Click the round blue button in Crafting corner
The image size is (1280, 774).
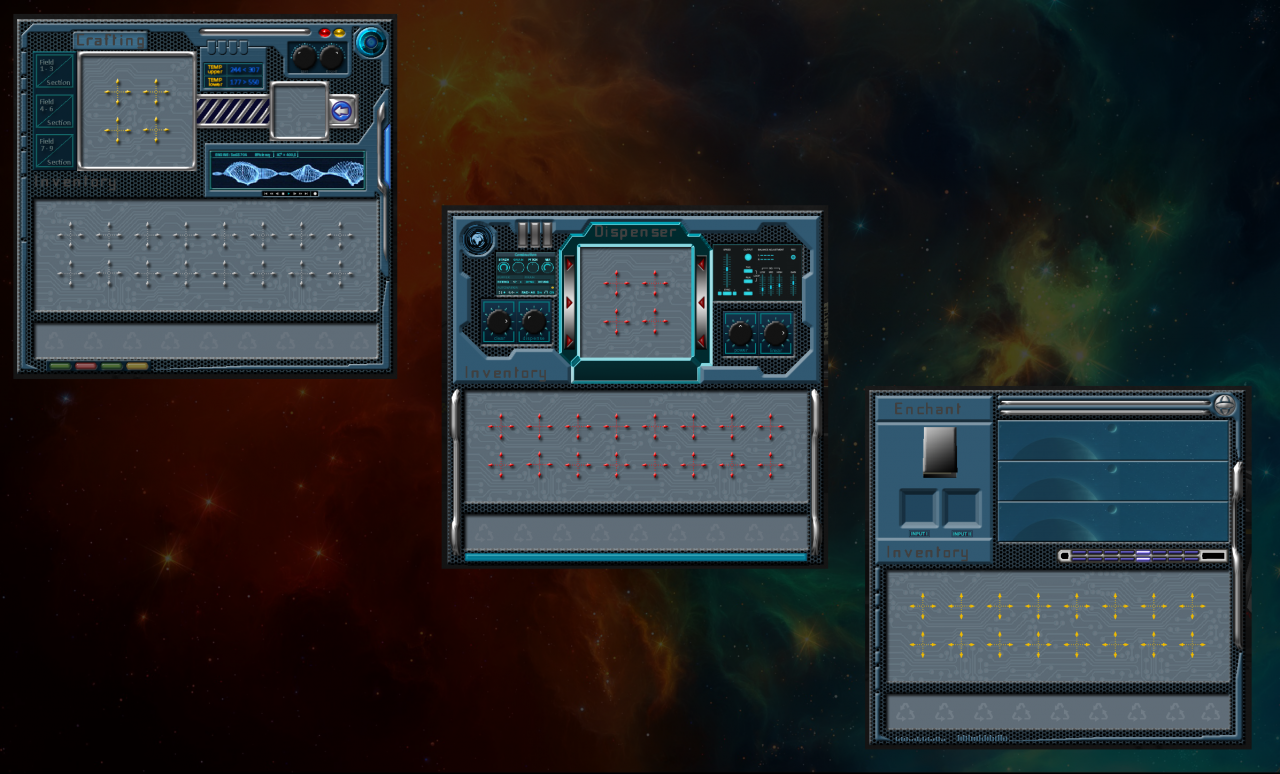pyautogui.click(x=370, y=42)
